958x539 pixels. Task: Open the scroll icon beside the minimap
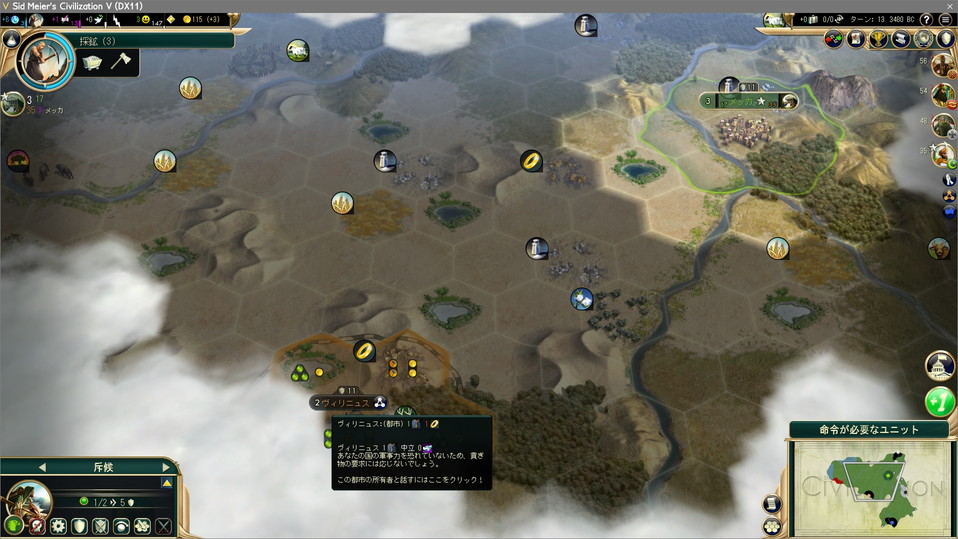tap(773, 505)
